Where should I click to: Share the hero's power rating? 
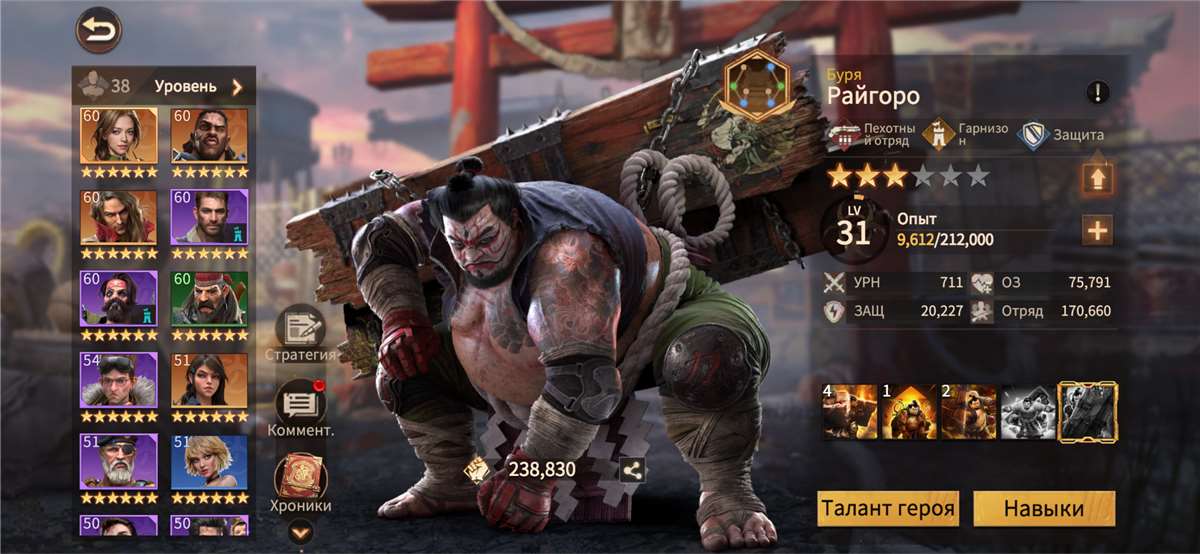(x=632, y=469)
